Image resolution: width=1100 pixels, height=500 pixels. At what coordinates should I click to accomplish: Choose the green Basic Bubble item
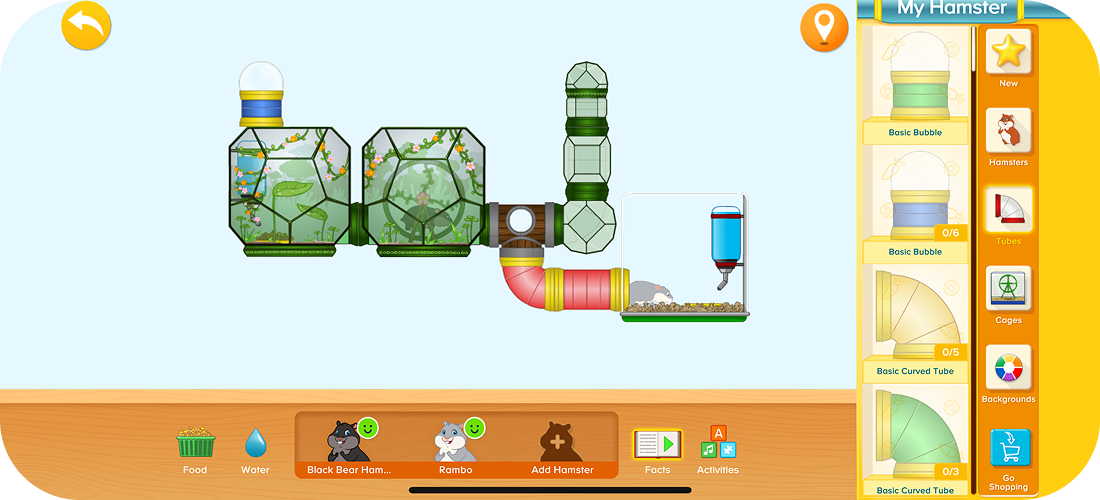[915, 85]
